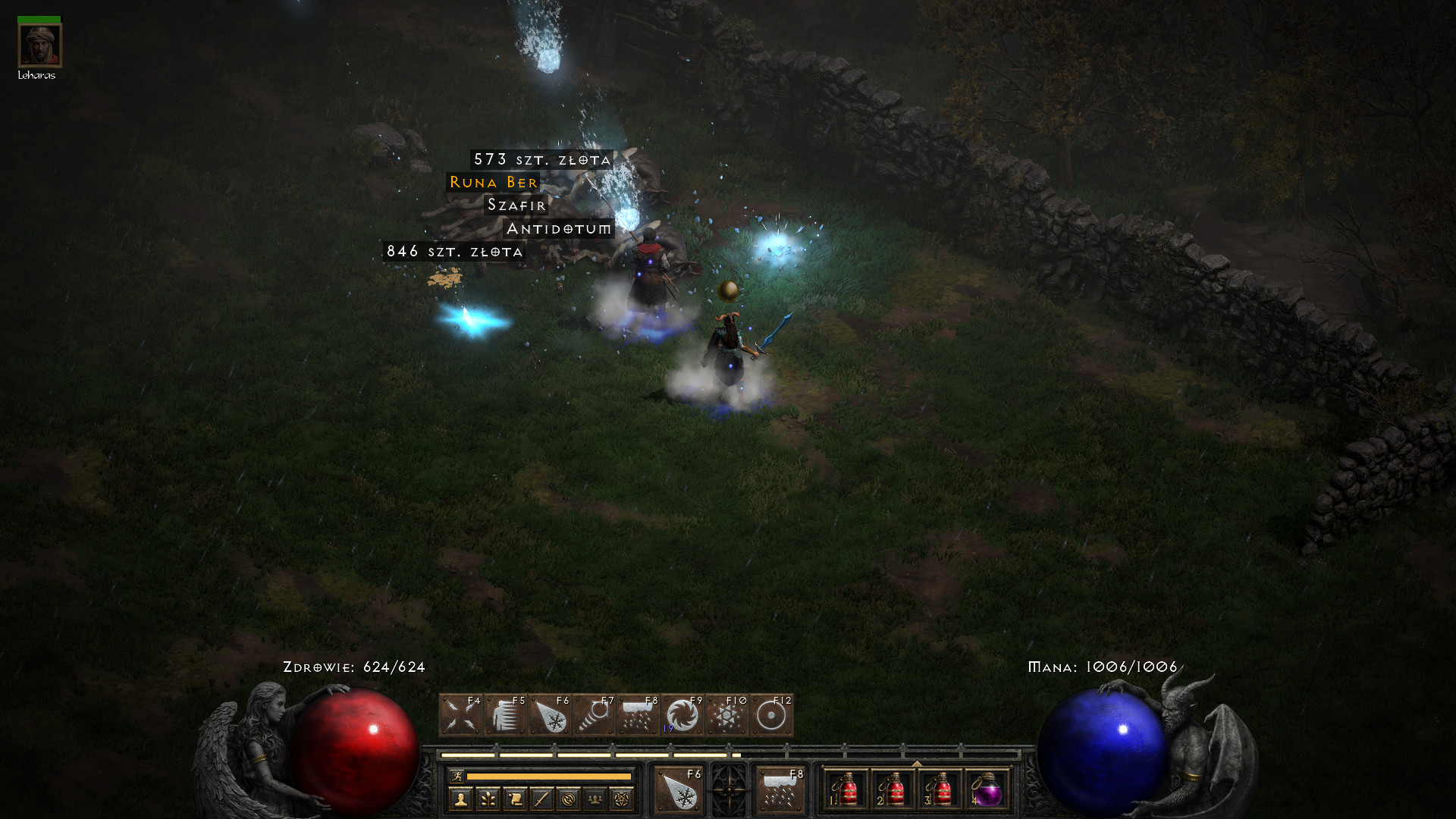Choose the F7 spiral drill skill
The image size is (1456, 819).
594,715
